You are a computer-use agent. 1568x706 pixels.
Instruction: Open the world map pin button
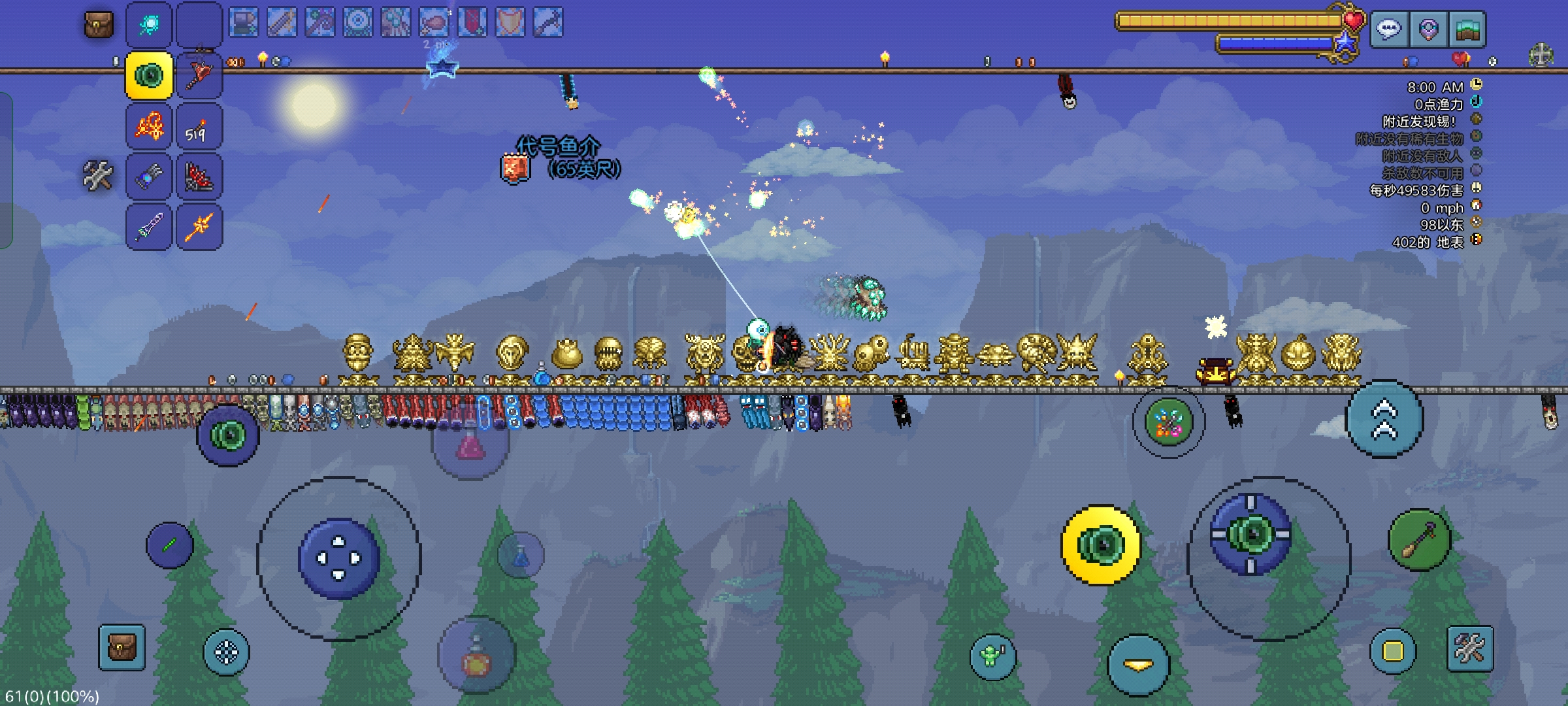tap(1428, 29)
